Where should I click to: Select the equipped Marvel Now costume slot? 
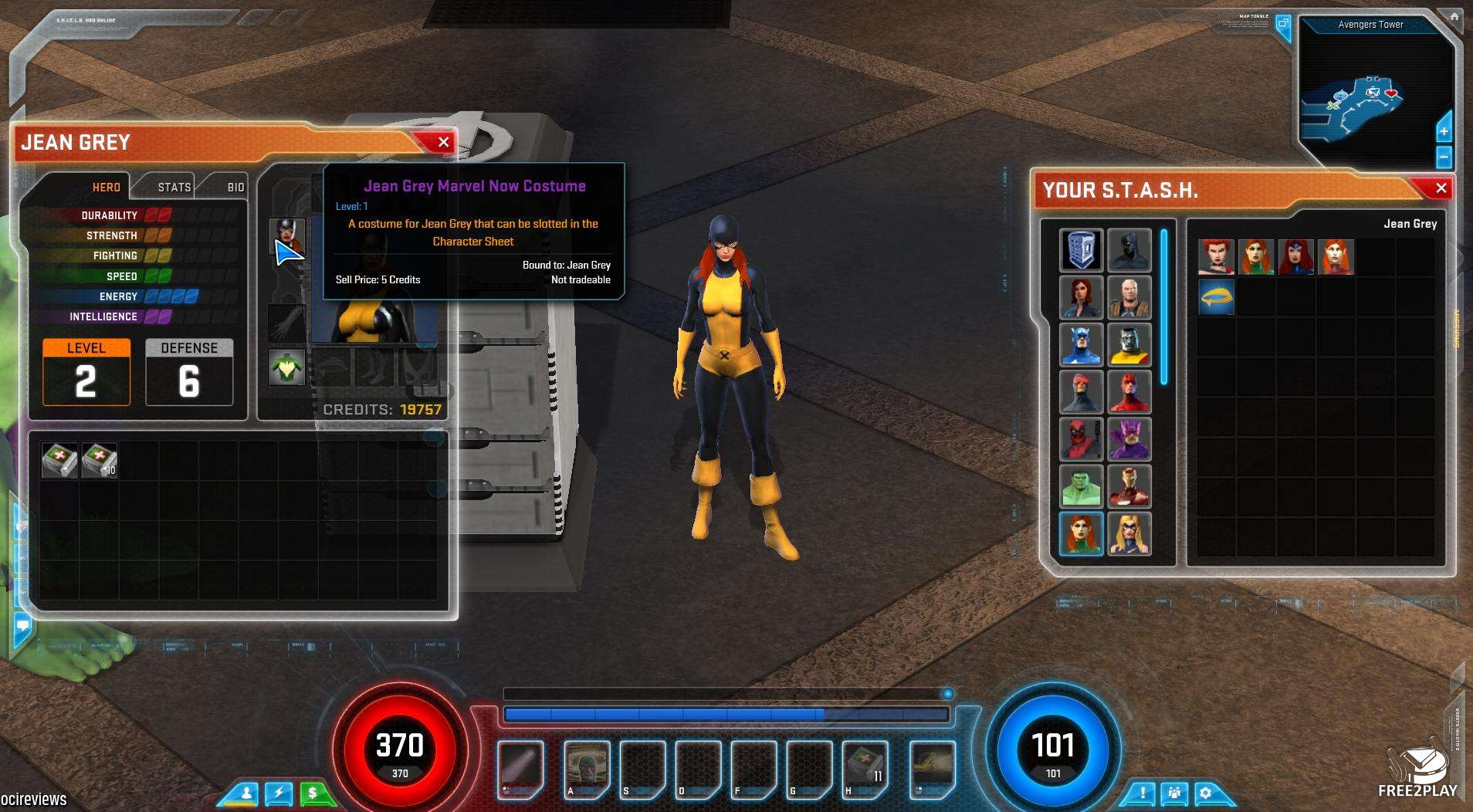[286, 235]
